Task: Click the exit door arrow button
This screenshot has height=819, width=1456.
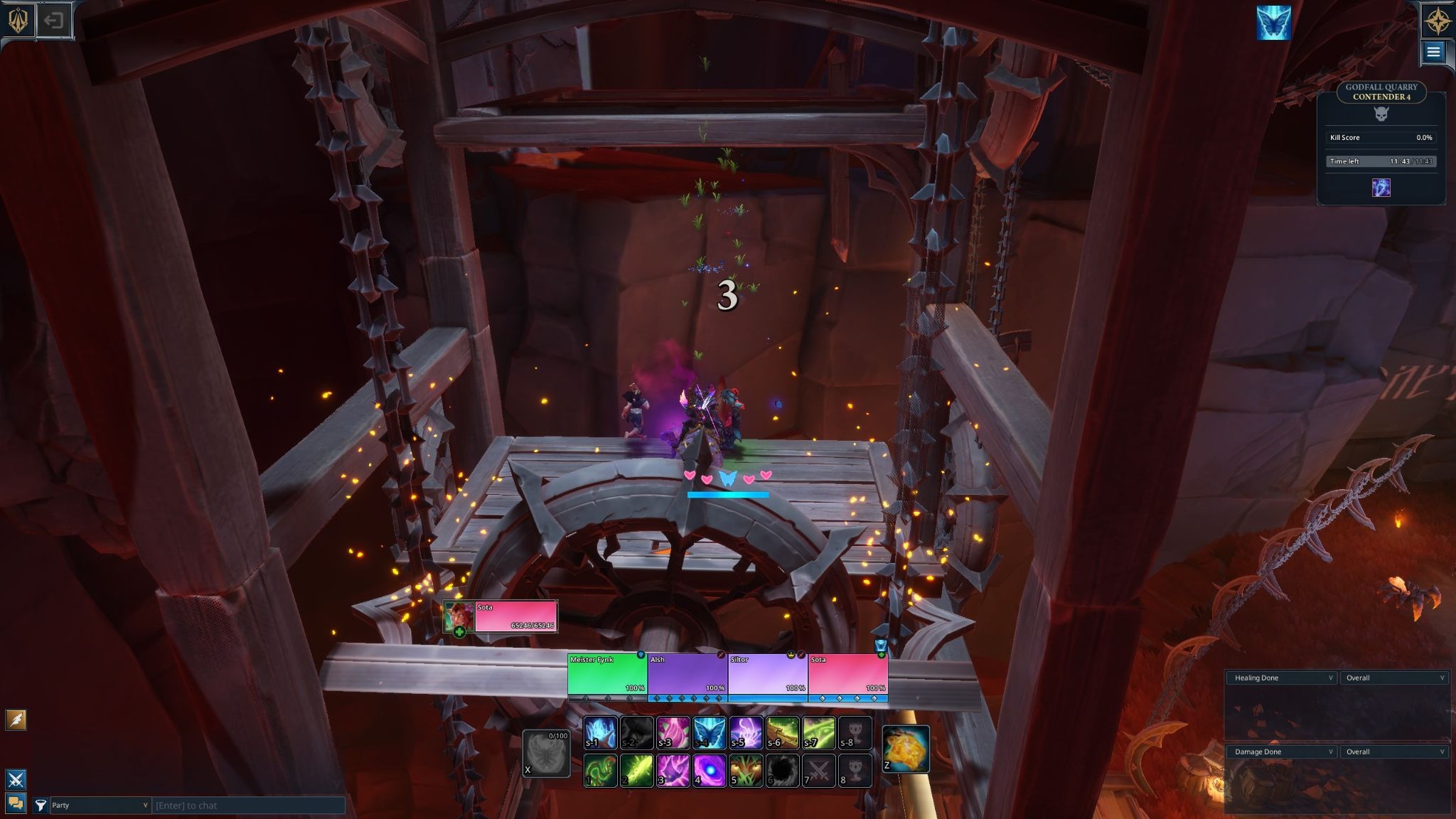Action: pos(54,20)
